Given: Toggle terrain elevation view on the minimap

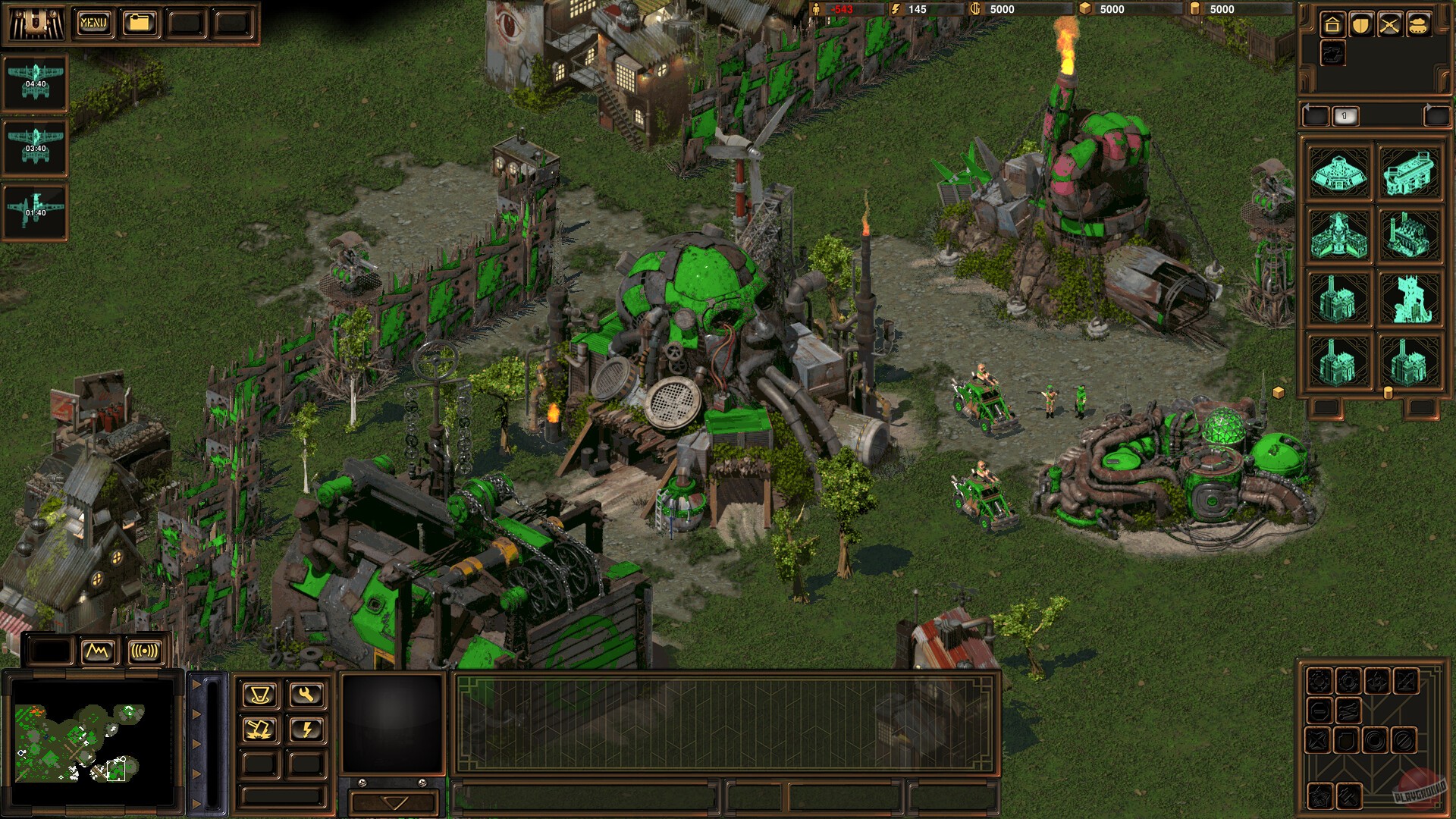Looking at the screenshot, I should point(99,650).
